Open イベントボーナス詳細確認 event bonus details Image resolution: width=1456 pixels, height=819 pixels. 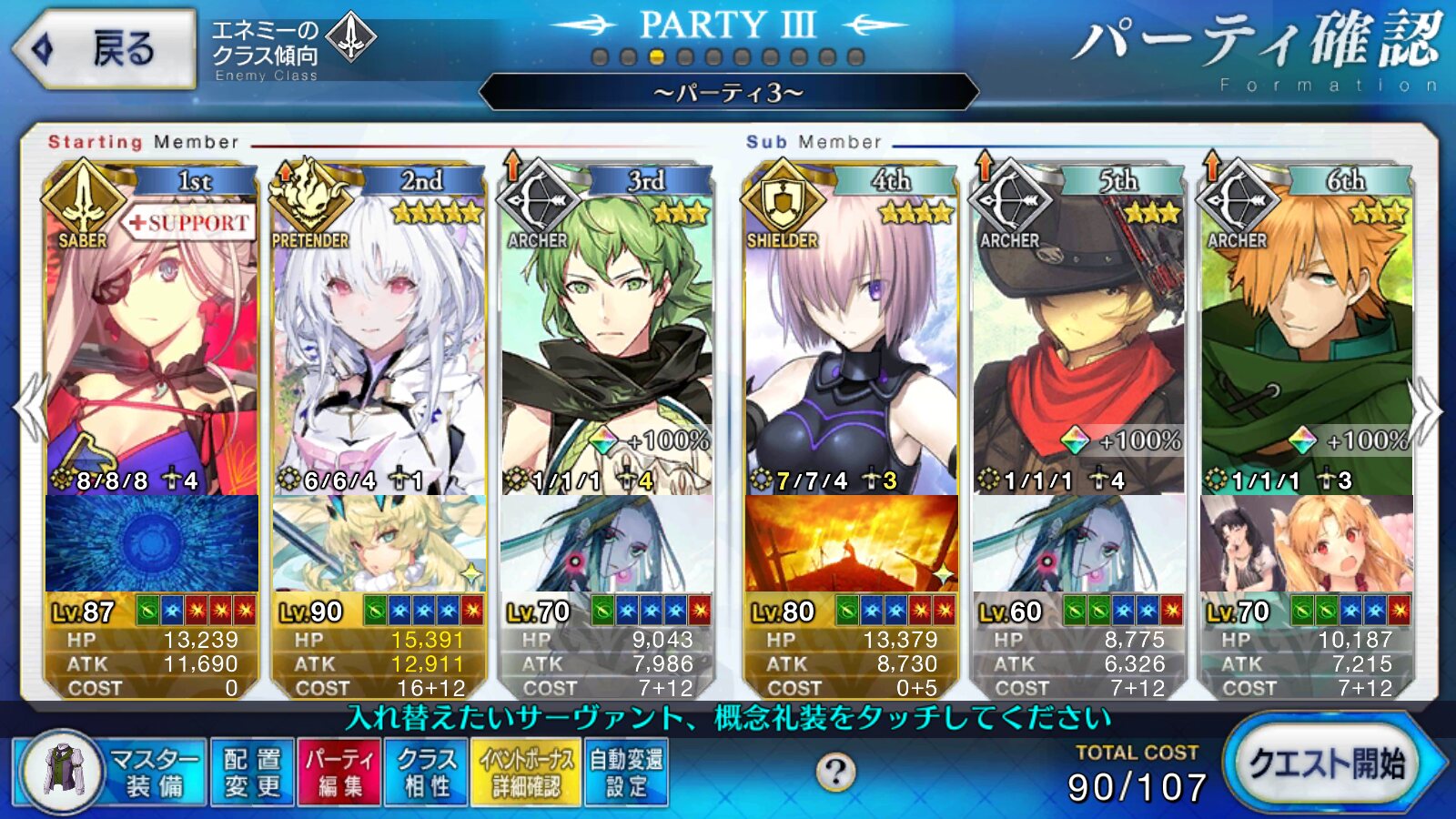click(x=526, y=772)
